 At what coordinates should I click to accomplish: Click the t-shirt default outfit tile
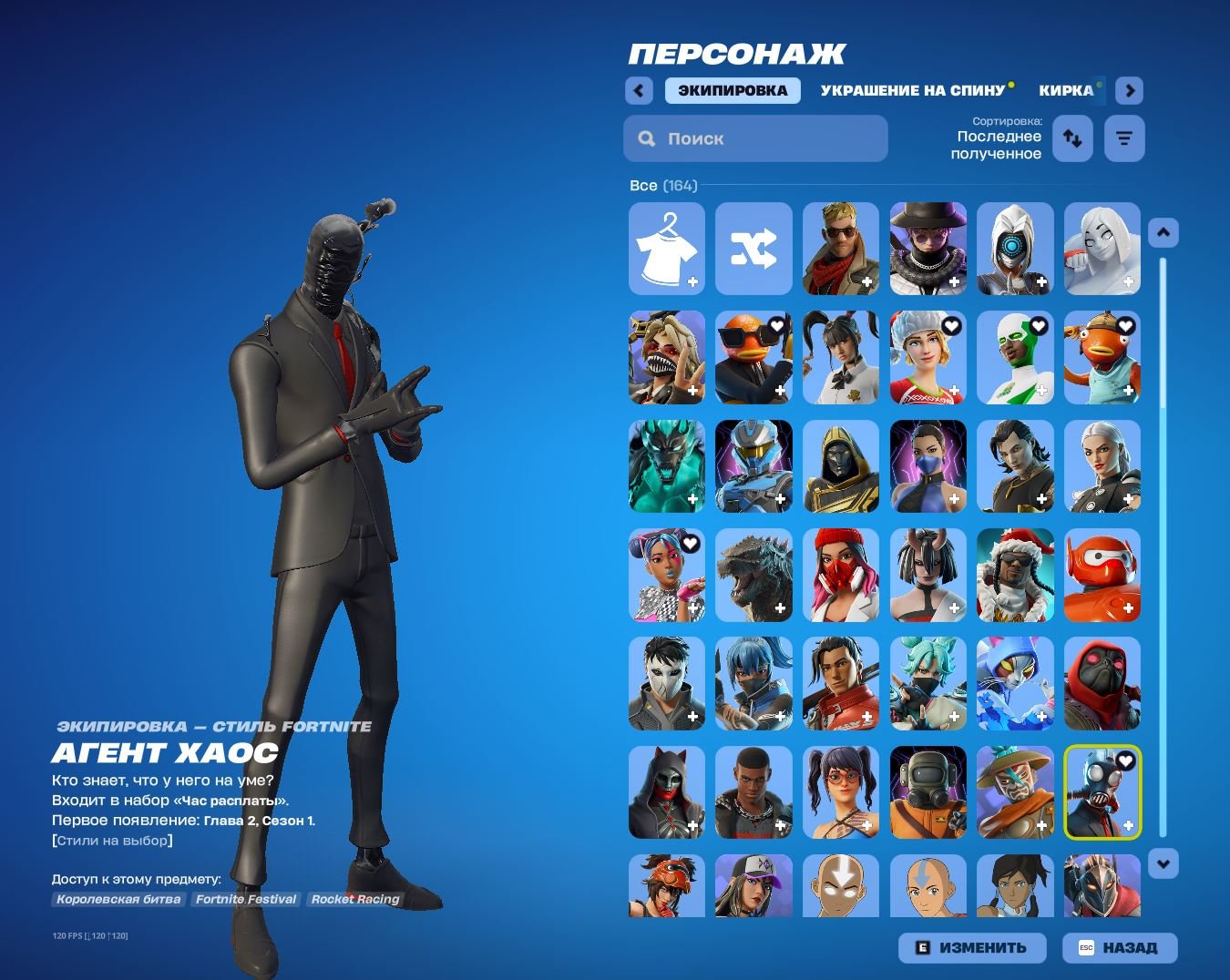666,249
